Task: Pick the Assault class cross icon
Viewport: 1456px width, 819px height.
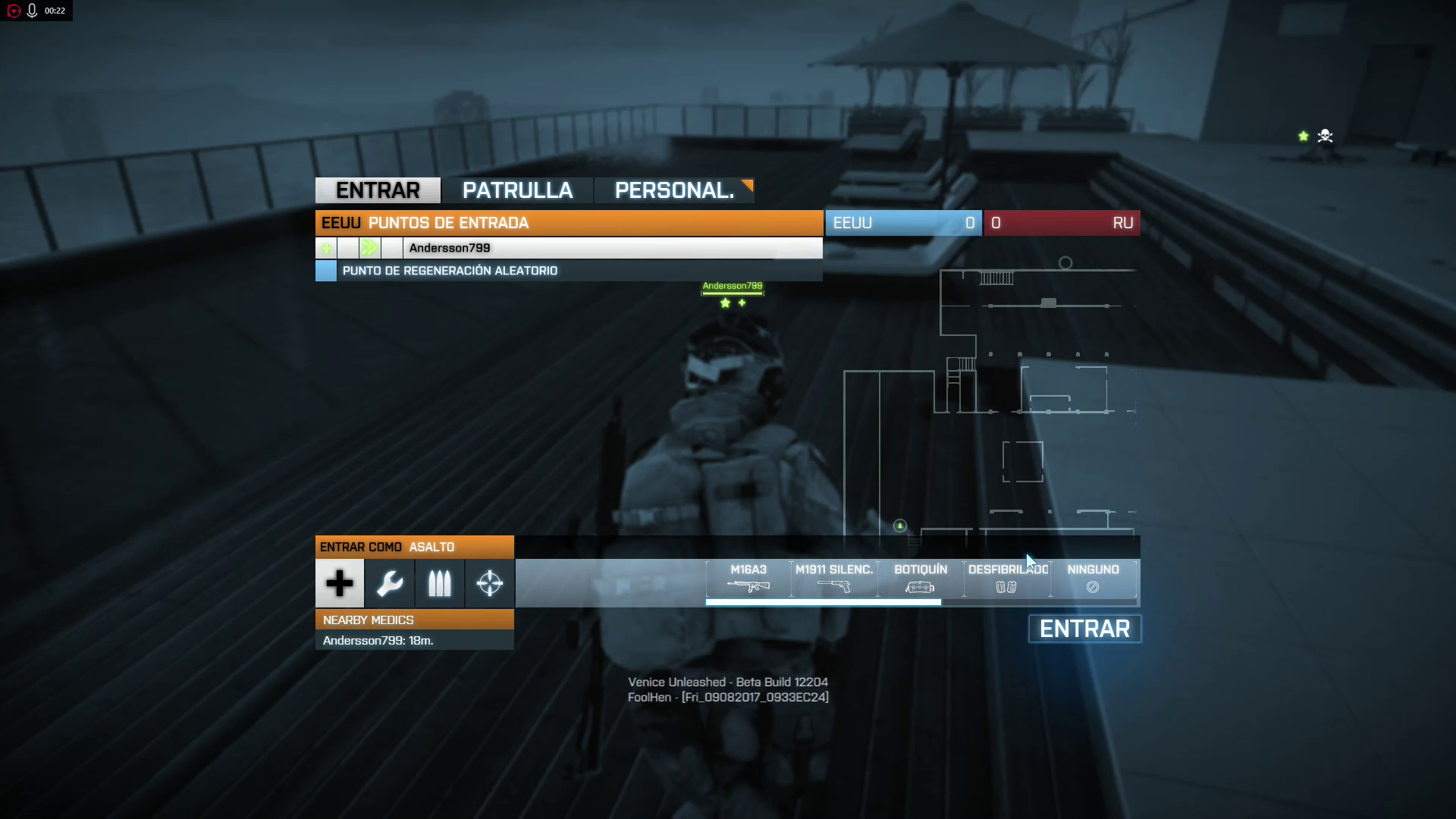Action: [x=340, y=583]
